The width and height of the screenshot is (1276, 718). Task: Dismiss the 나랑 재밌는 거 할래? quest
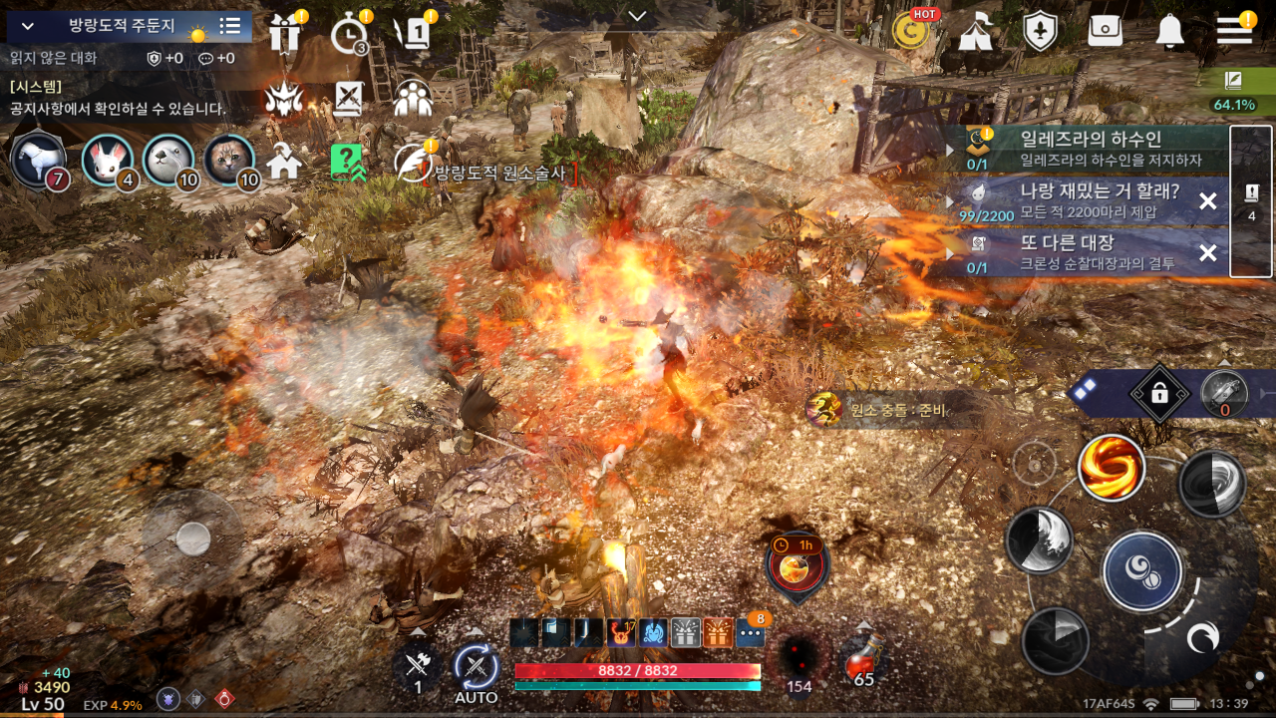coord(1208,201)
